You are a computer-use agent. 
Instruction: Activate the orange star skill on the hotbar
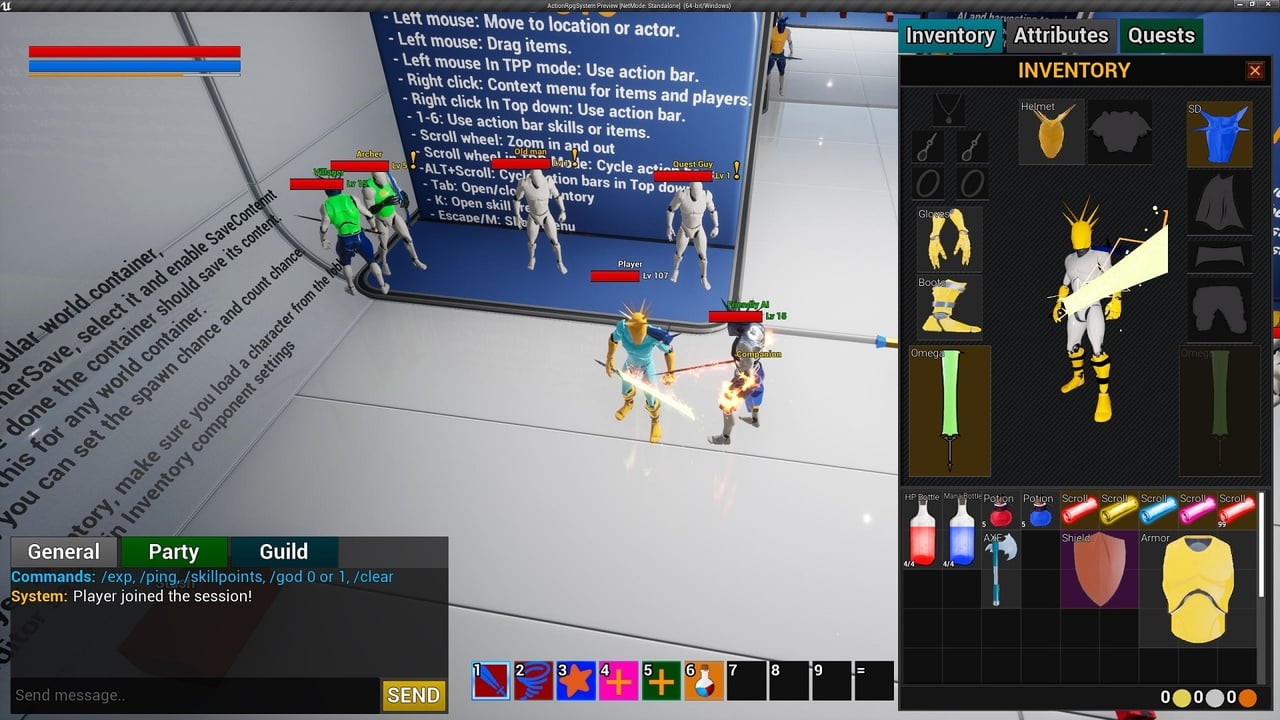coord(576,681)
